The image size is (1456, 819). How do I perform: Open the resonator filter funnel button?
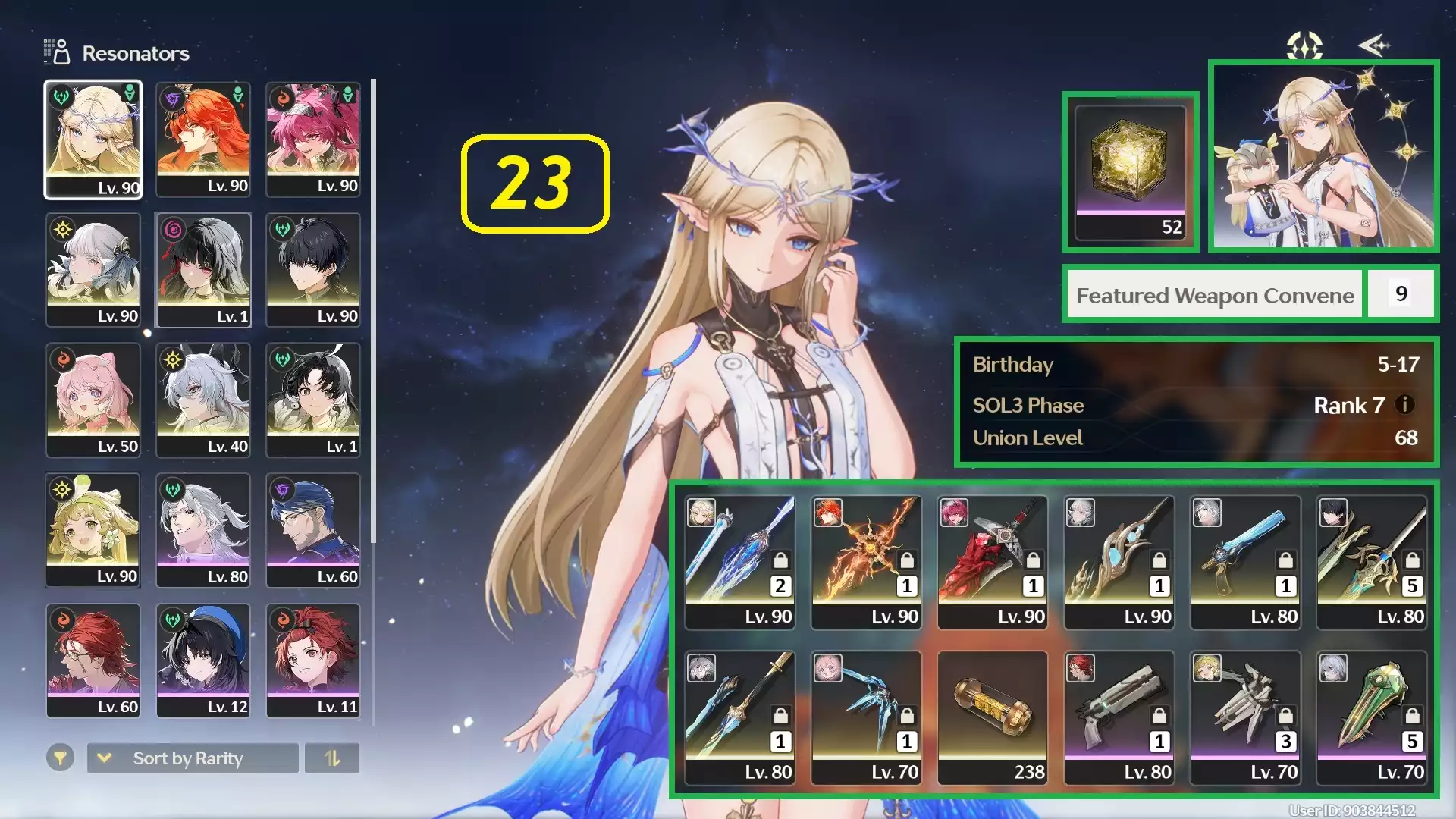[60, 758]
